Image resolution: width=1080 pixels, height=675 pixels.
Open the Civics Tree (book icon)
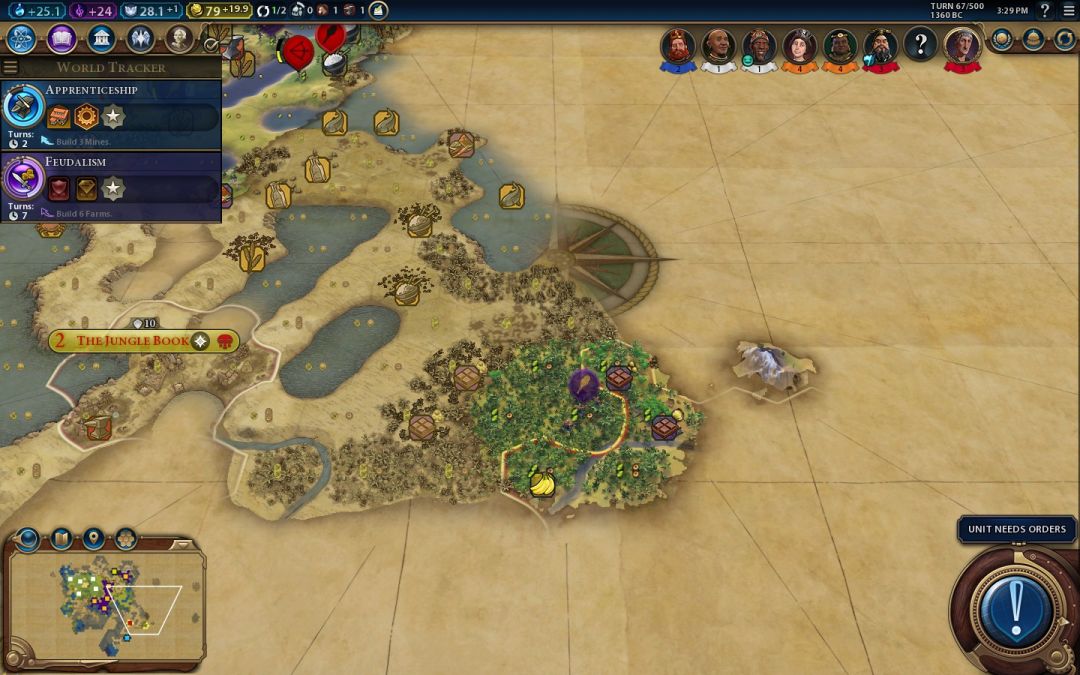61,39
